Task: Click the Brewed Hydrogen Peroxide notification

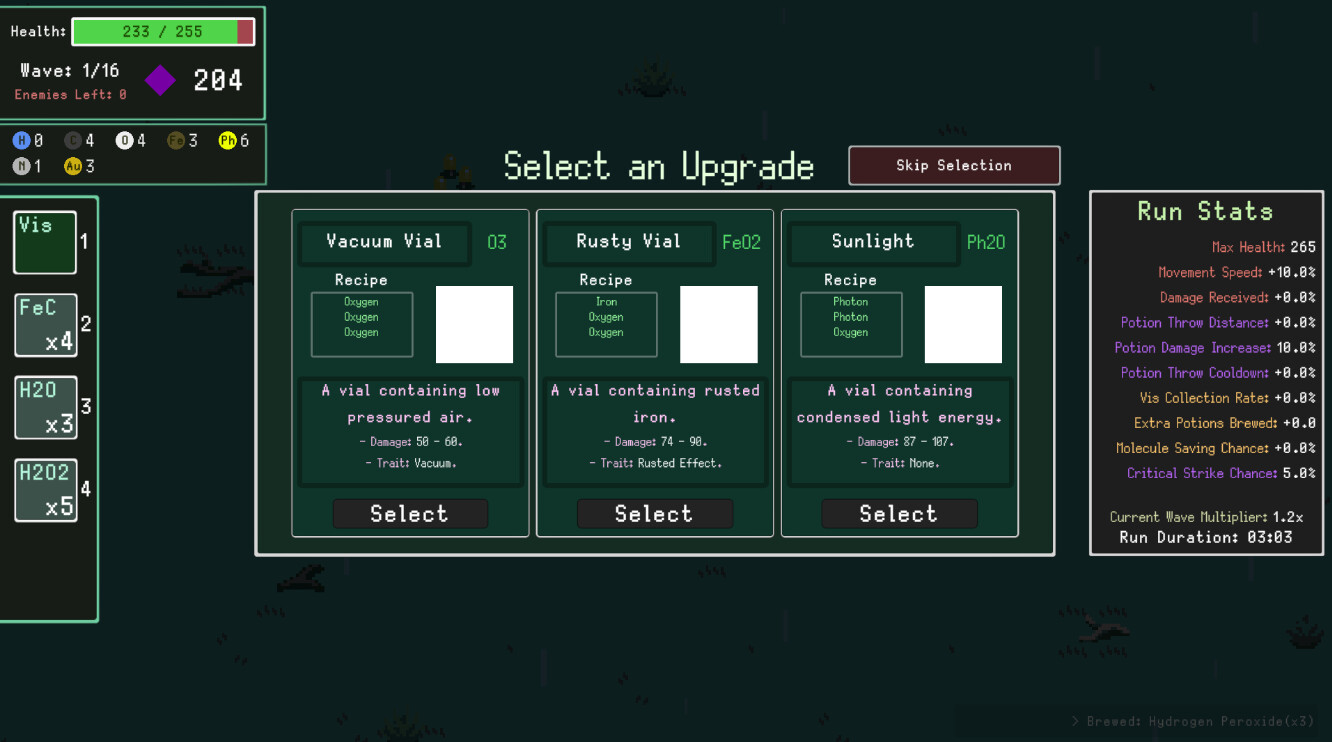Action: pos(1195,721)
